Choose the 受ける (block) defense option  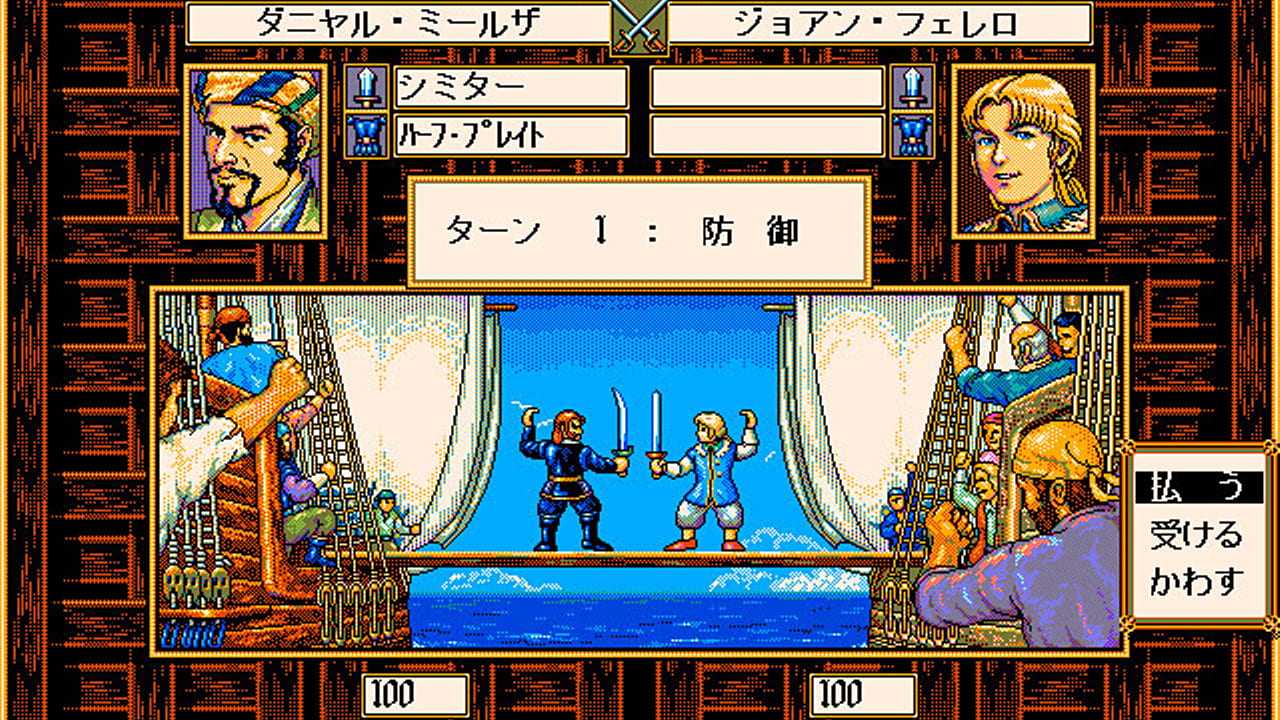1196,535
